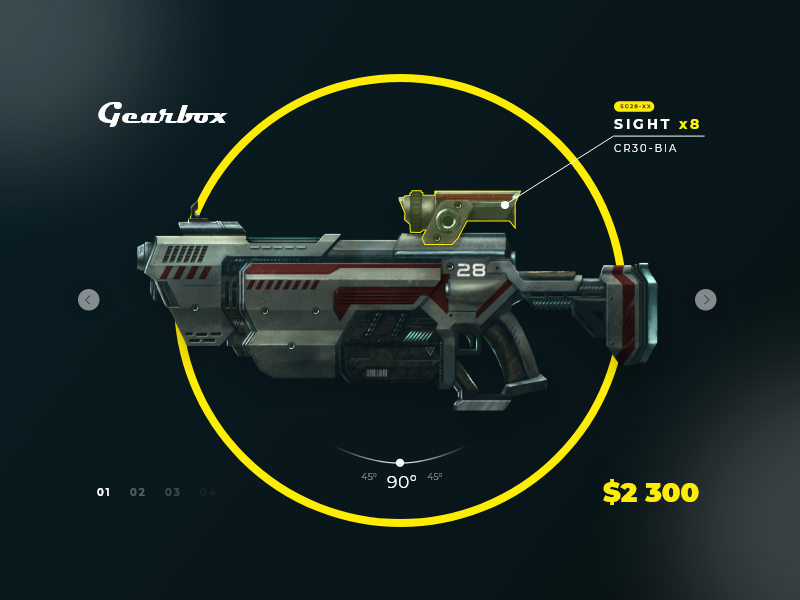Screen dimensions: 800x600
Task: Open the SIGHT x8 attachment label
Action: click(656, 125)
